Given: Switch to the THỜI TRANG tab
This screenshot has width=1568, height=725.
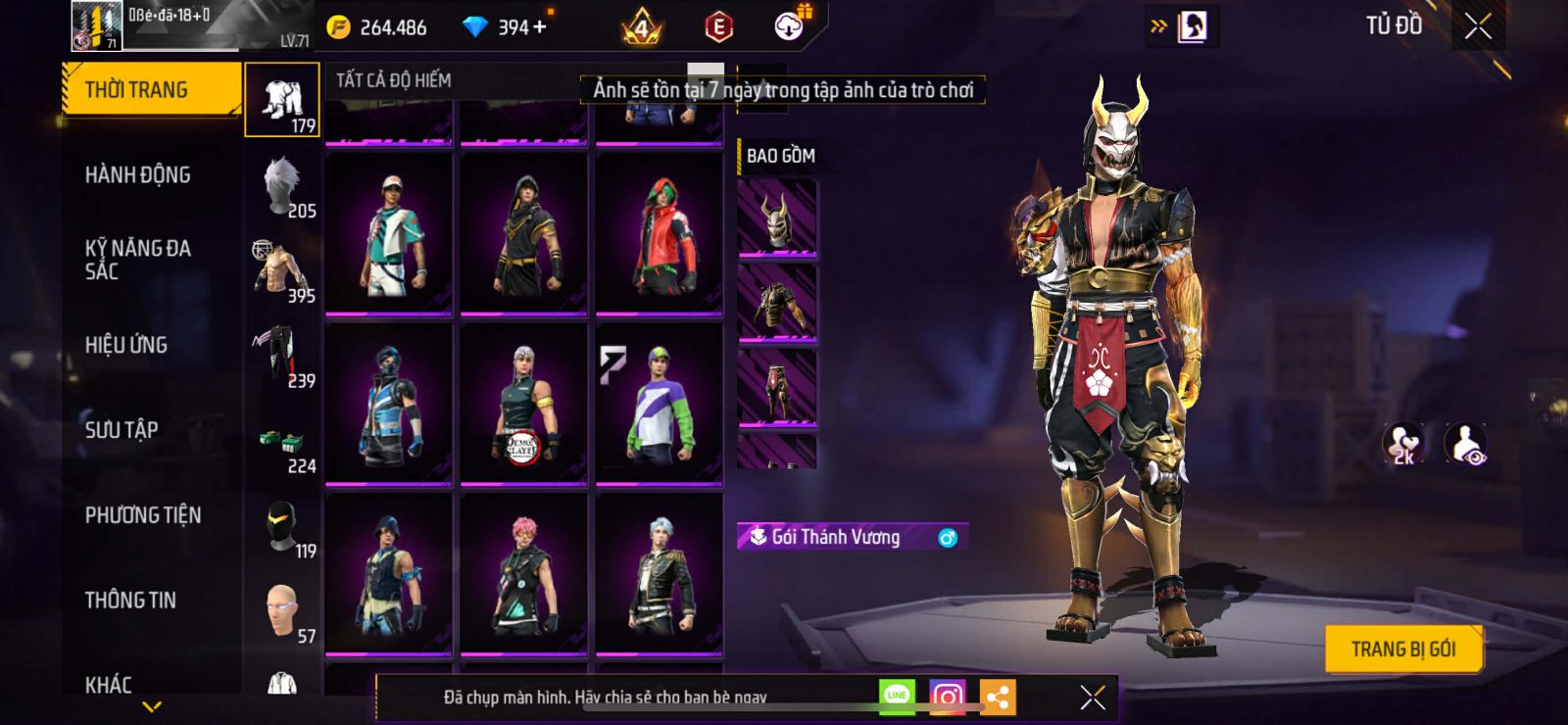Looking at the screenshot, I should point(151,90).
